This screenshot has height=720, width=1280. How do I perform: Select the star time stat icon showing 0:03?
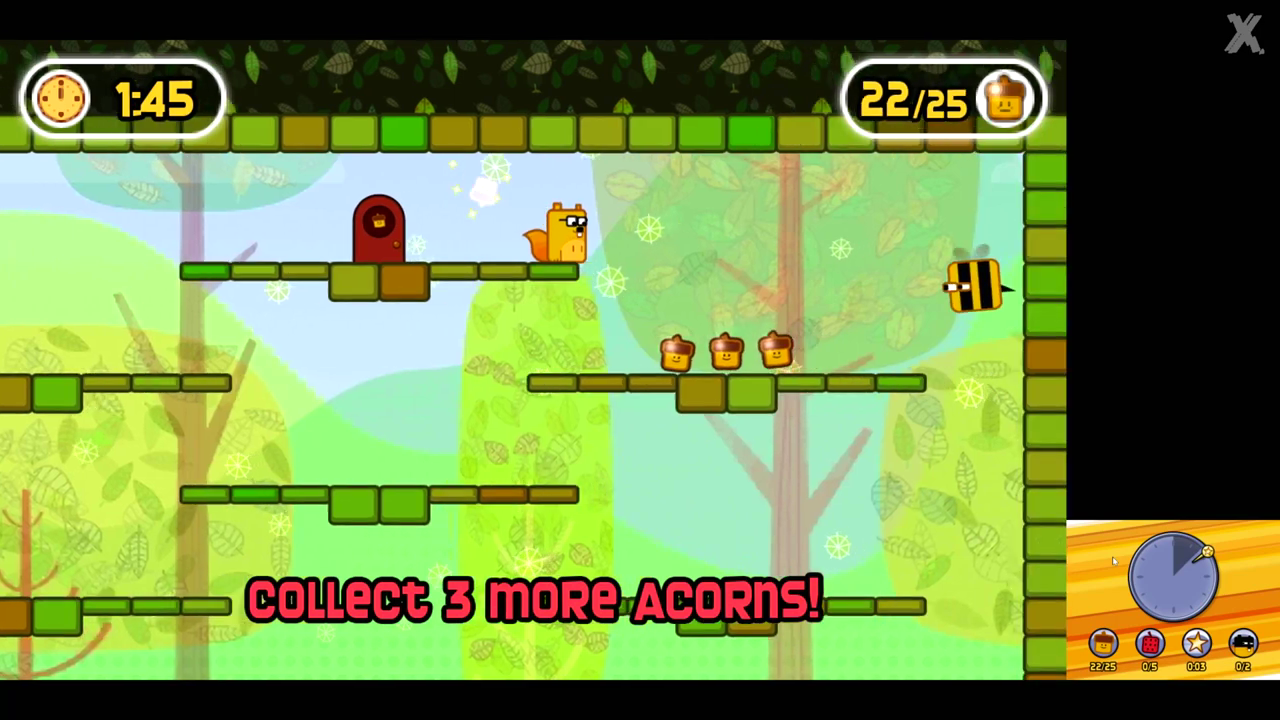click(1196, 644)
